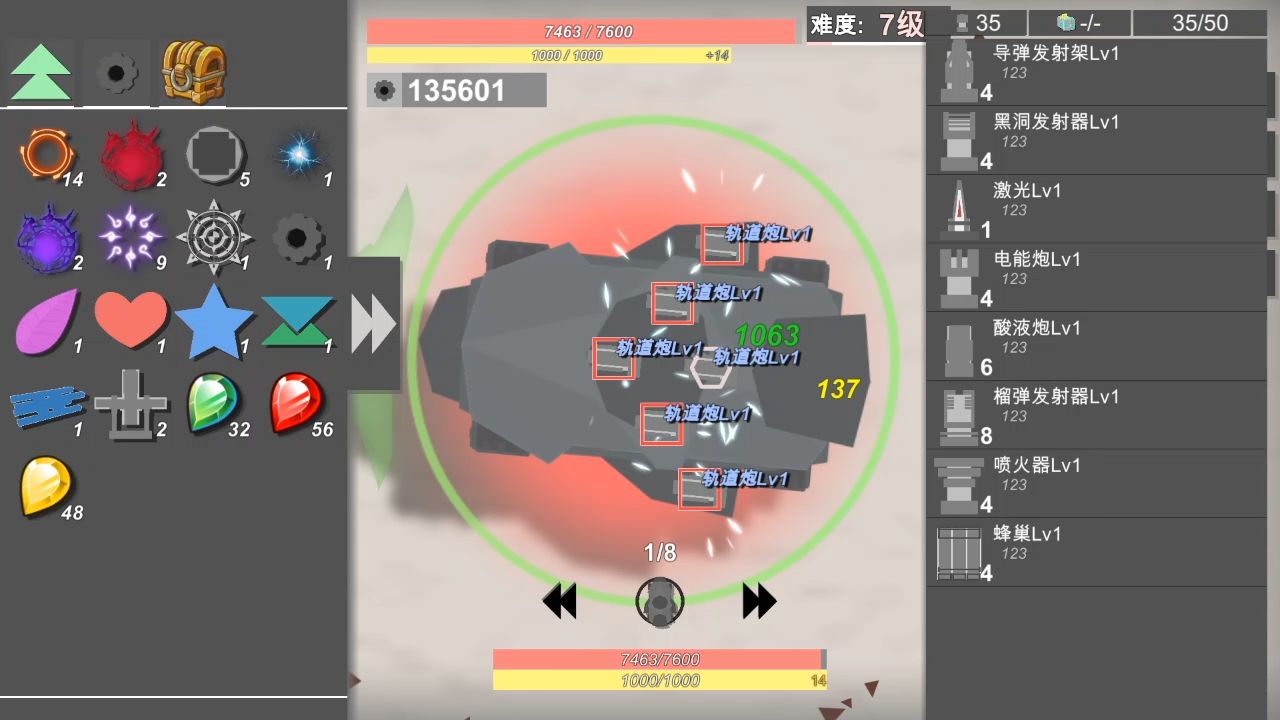Click the next turret arrow at screen bottom
This screenshot has width=1280, height=720.
[758, 601]
